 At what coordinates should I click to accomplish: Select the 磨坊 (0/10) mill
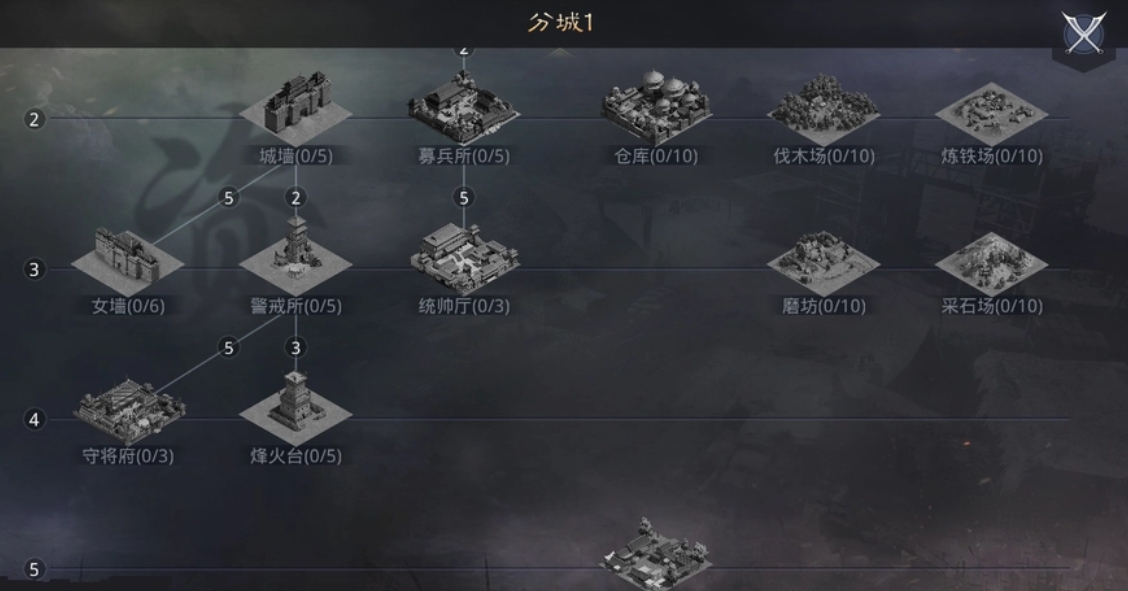(823, 260)
